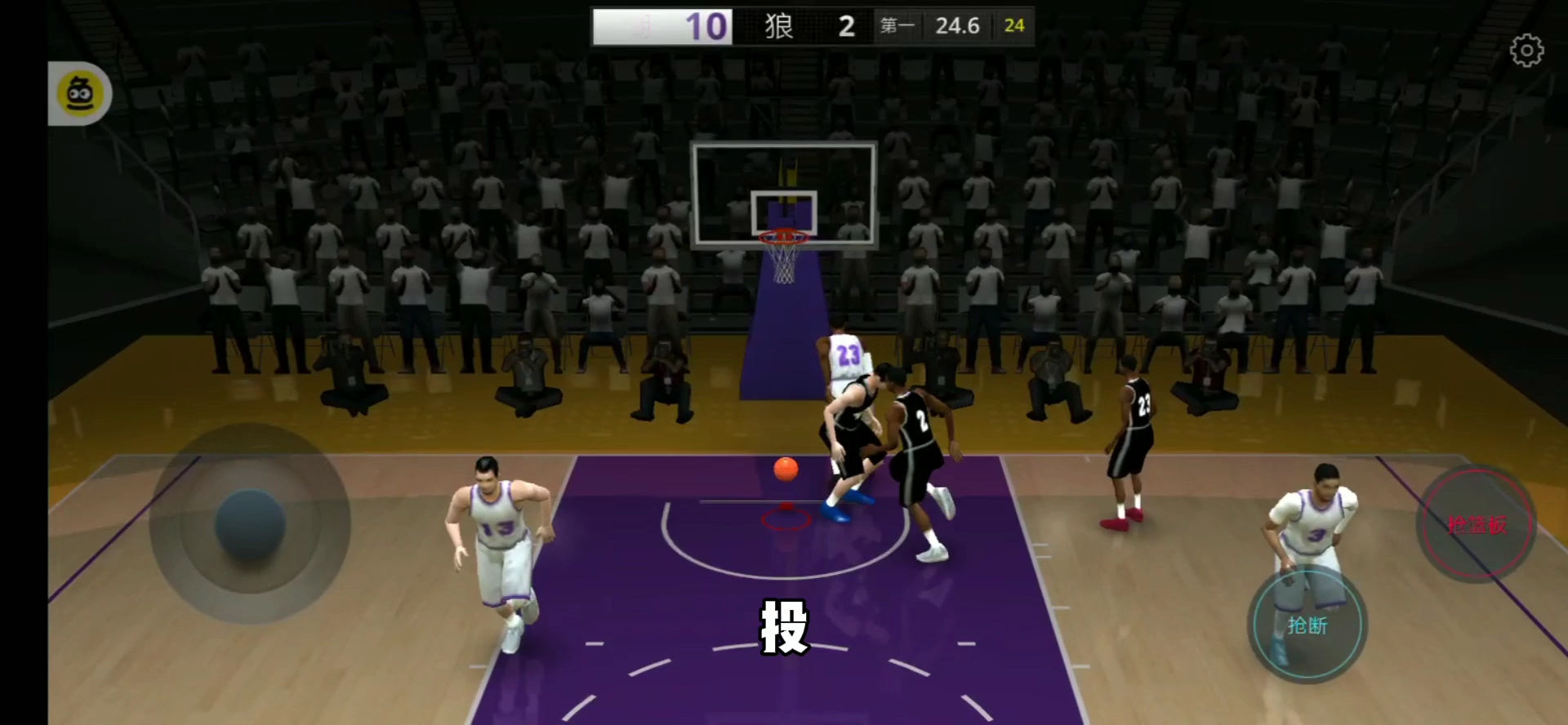1568x725 pixels.
Task: Tap the 狼 team score of 2
Action: click(x=845, y=25)
